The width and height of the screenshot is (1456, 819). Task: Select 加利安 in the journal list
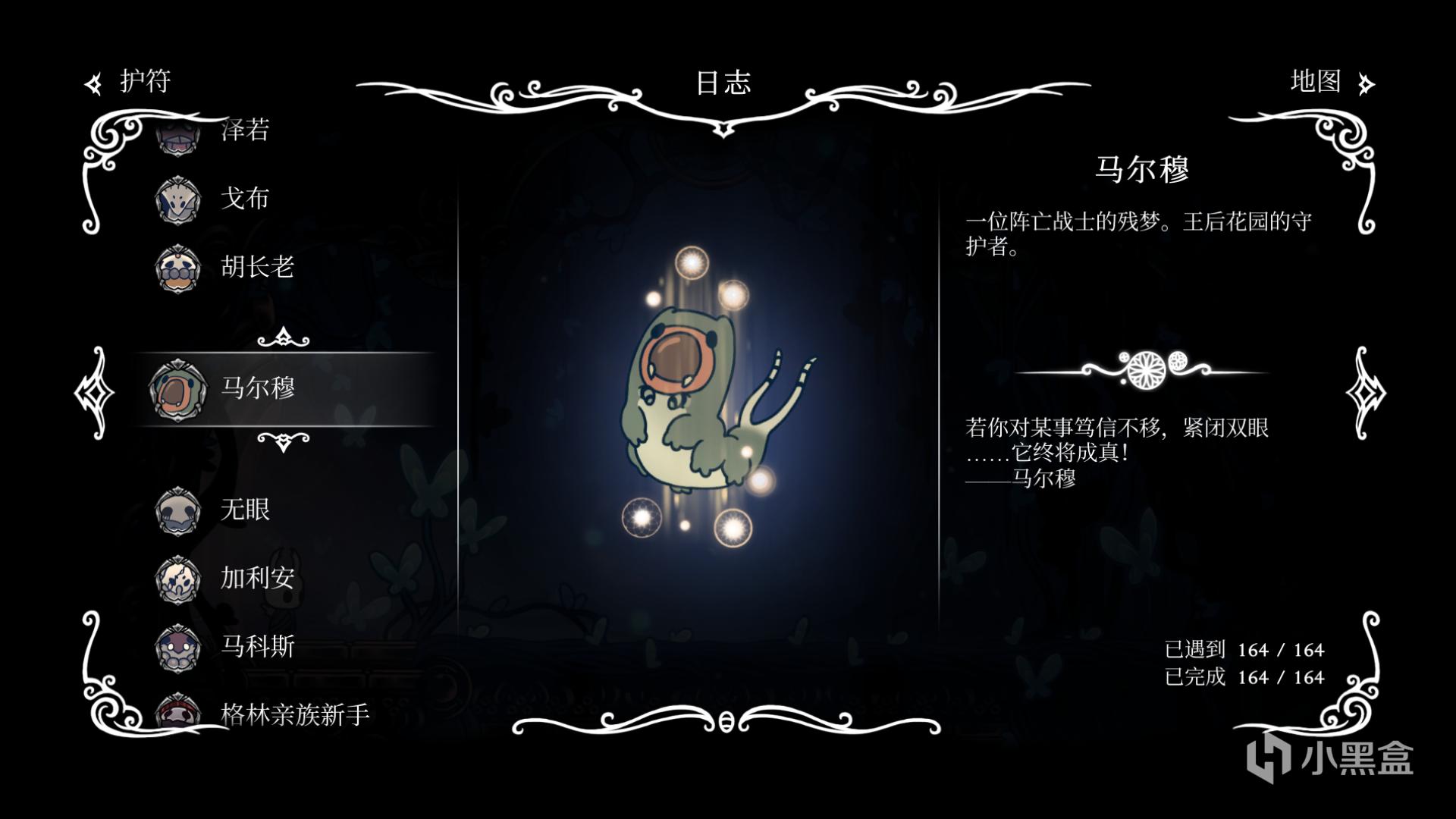click(256, 578)
